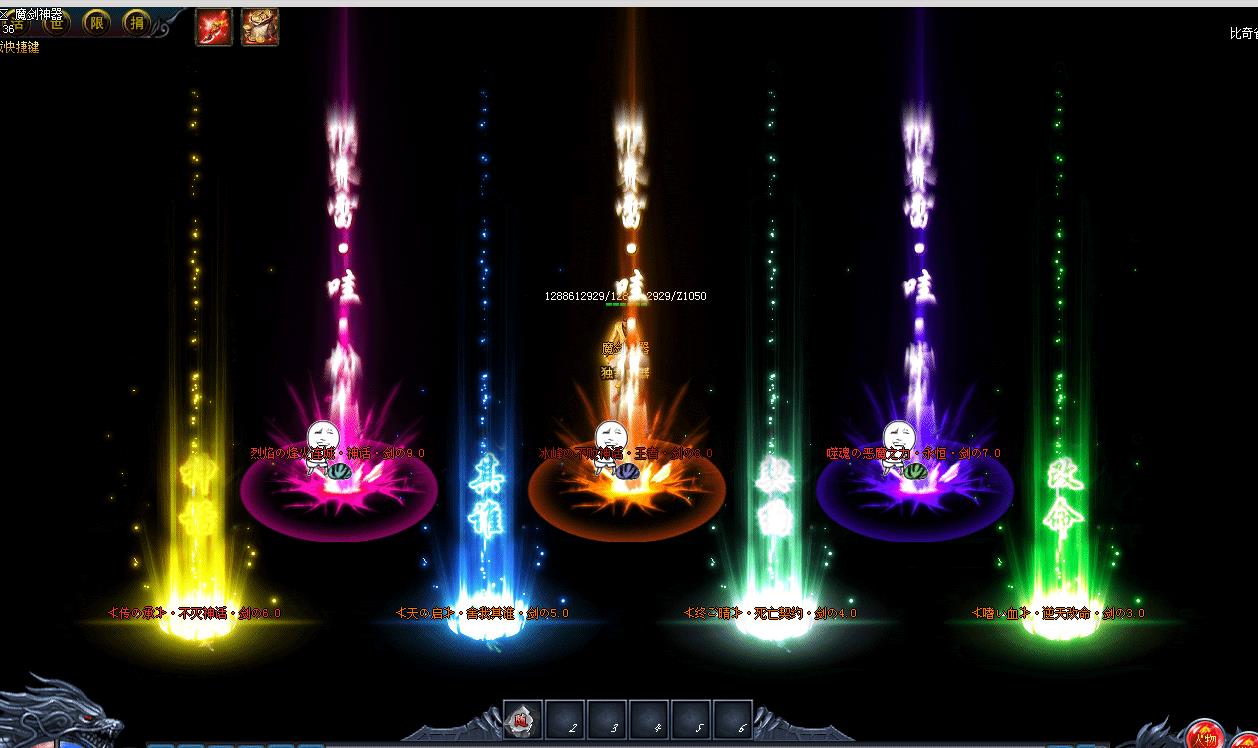This screenshot has width=1258, height=748.
Task: Open the 限 round button
Action: [x=97, y=23]
